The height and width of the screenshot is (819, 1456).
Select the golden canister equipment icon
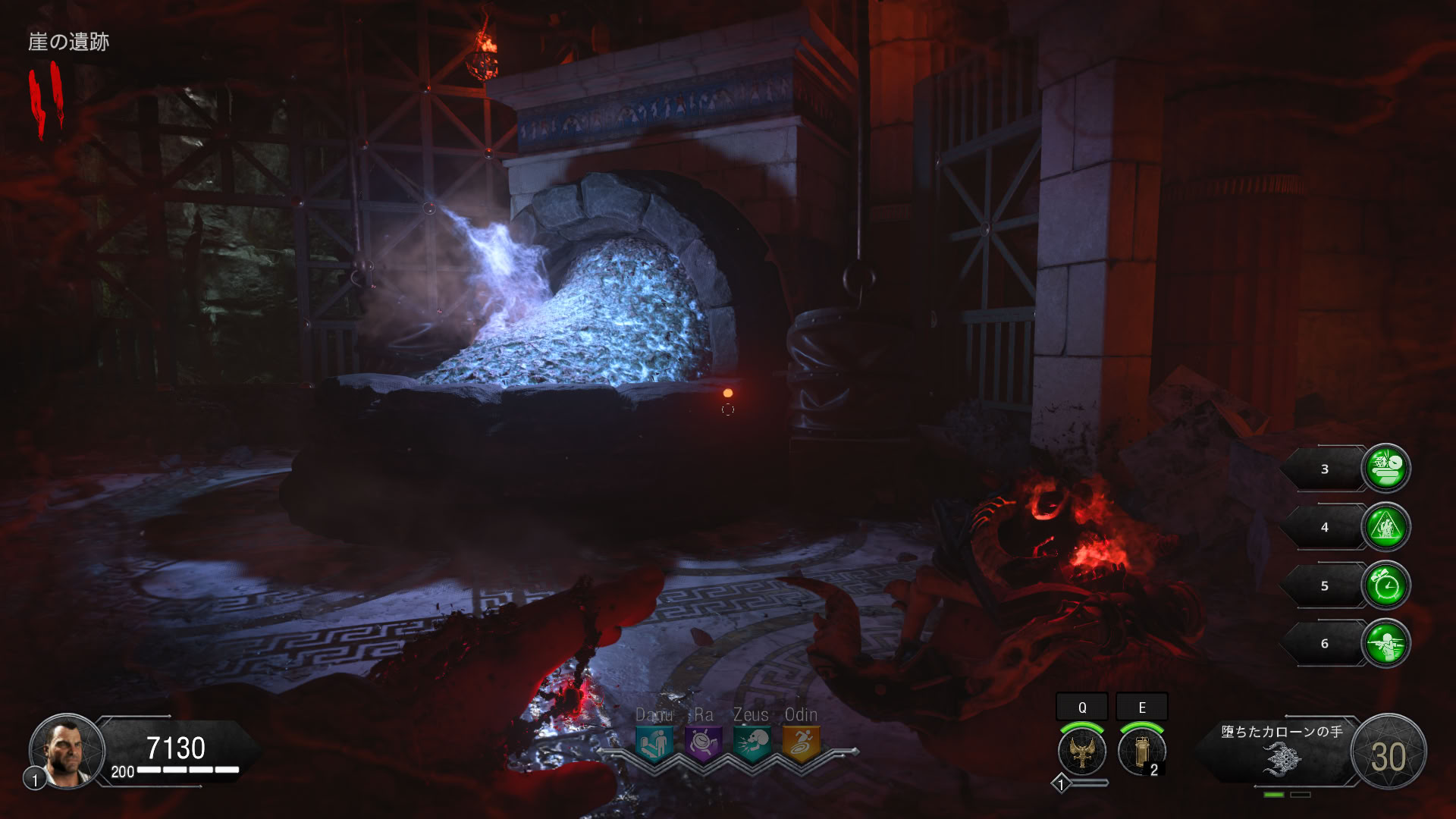click(x=1141, y=751)
